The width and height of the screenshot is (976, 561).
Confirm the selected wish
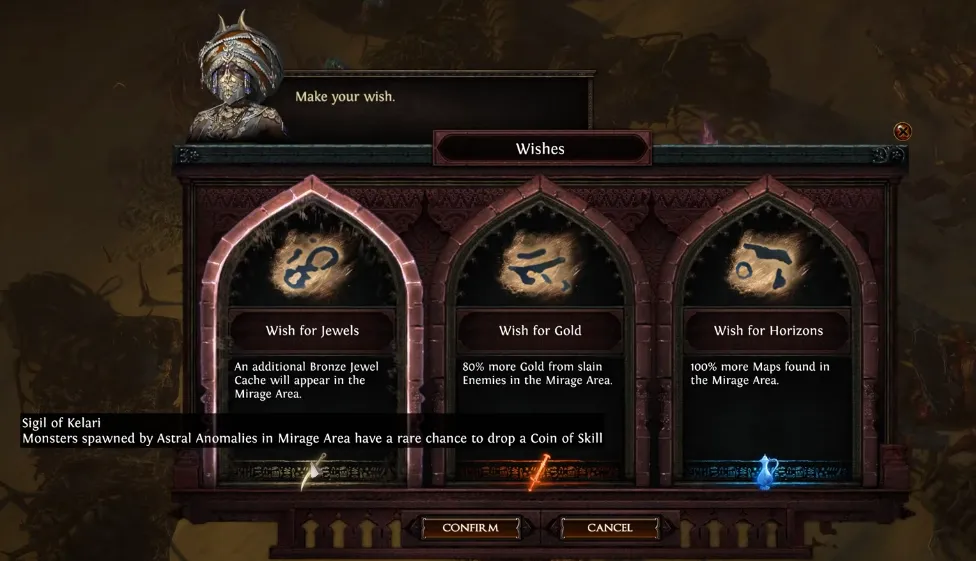point(469,527)
